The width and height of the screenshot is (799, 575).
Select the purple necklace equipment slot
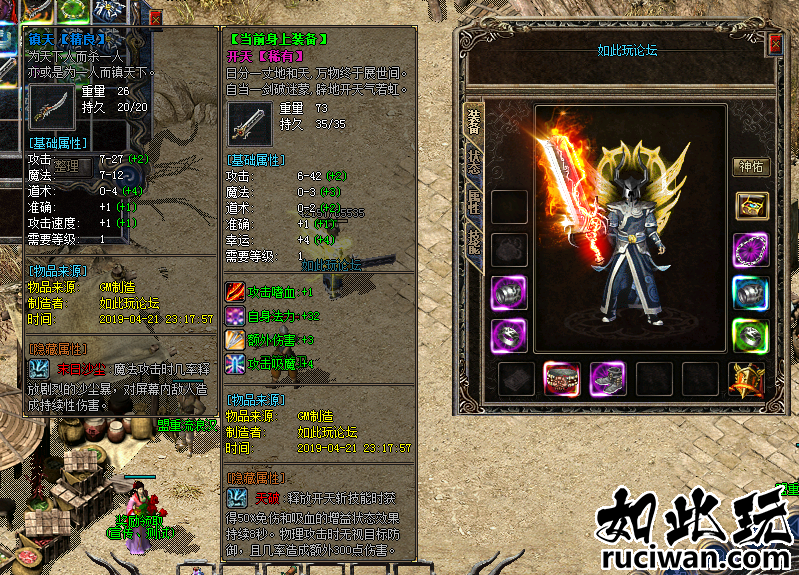750,249
